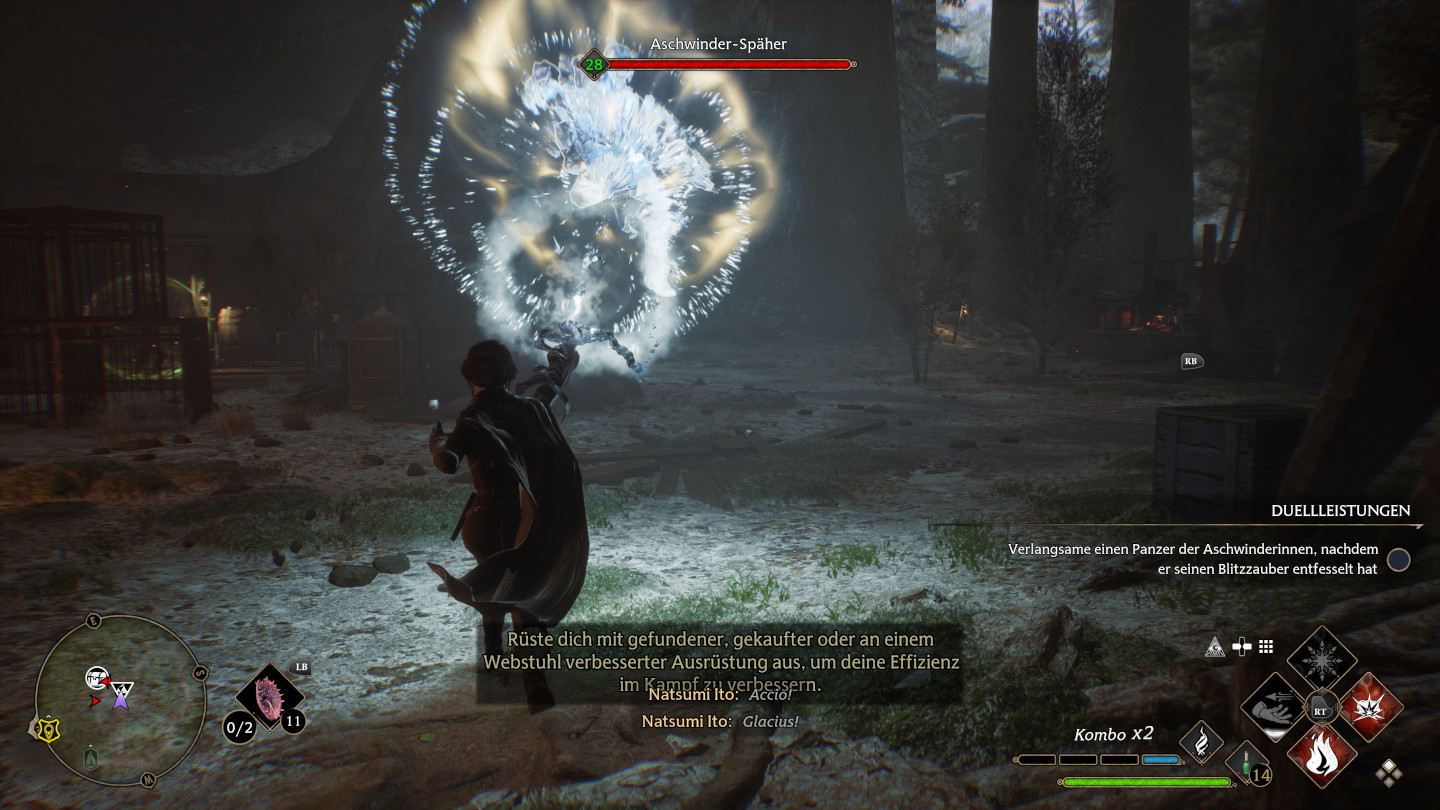Select the yellow shield quest marker on minimap
Image resolution: width=1440 pixels, height=810 pixels.
click(x=47, y=730)
